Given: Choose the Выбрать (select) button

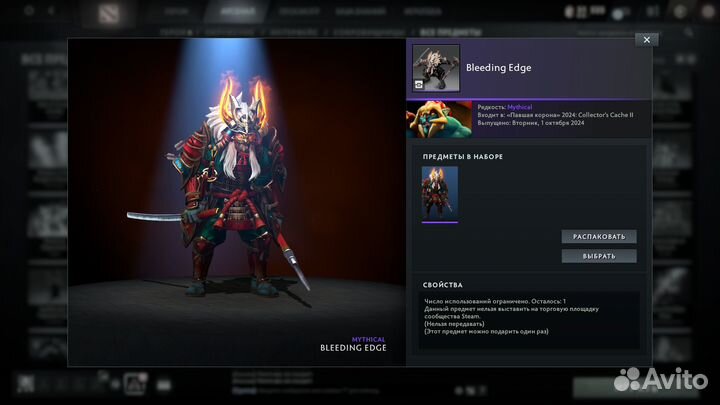Looking at the screenshot, I should click(x=598, y=256).
